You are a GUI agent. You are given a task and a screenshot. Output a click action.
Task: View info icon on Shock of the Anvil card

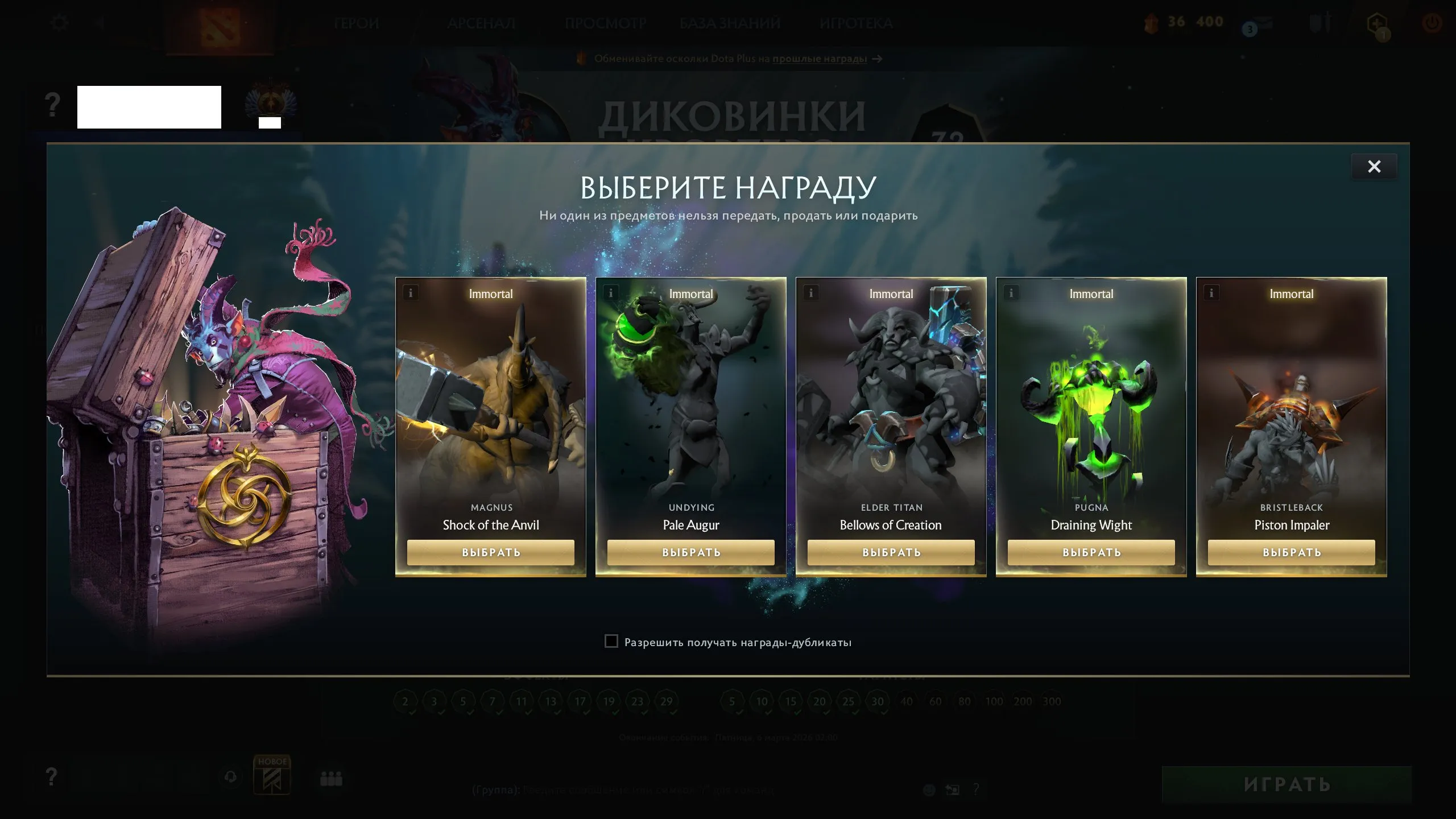411,292
